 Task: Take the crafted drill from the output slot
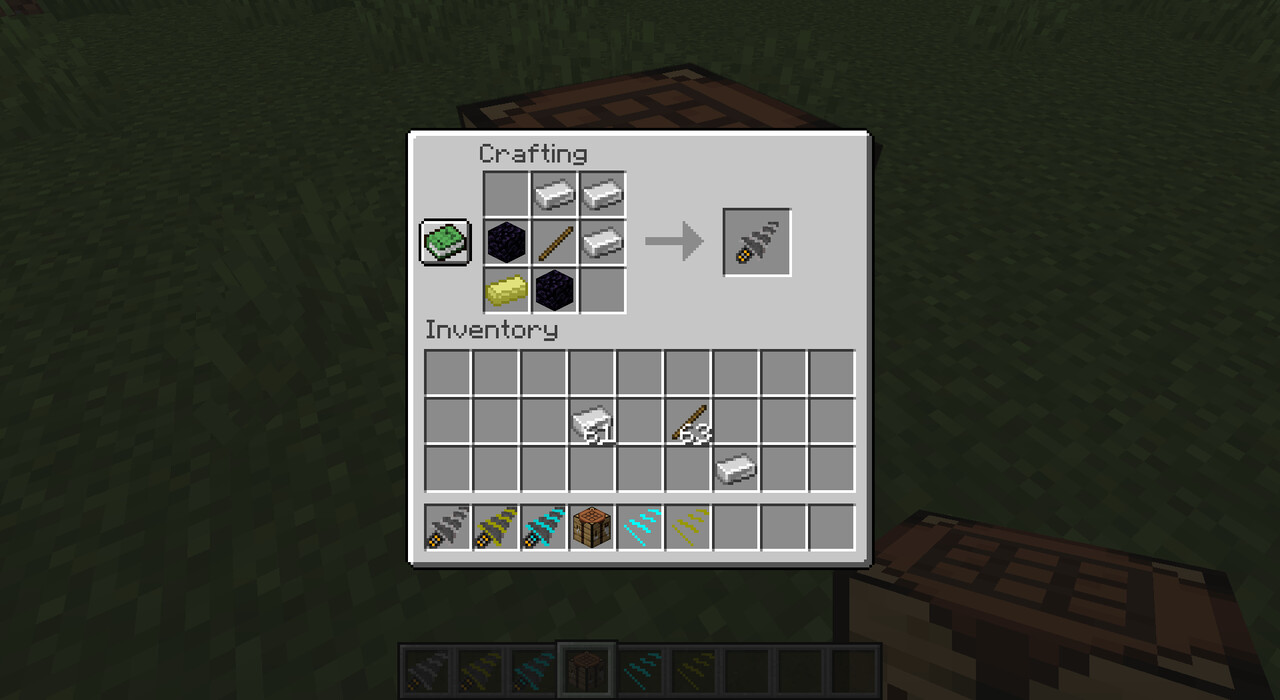pos(757,243)
